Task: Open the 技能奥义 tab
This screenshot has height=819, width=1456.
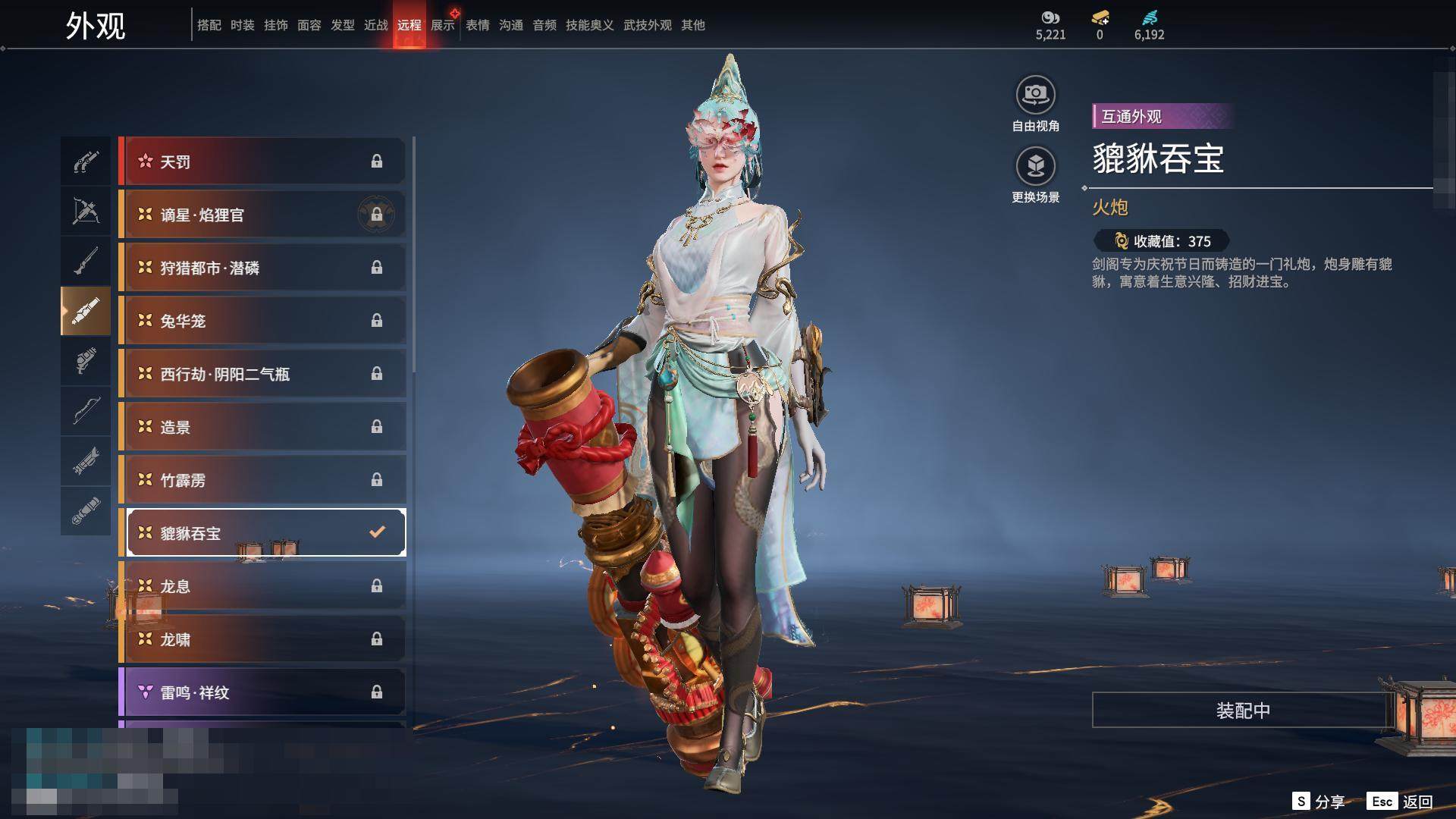Action: (x=589, y=25)
